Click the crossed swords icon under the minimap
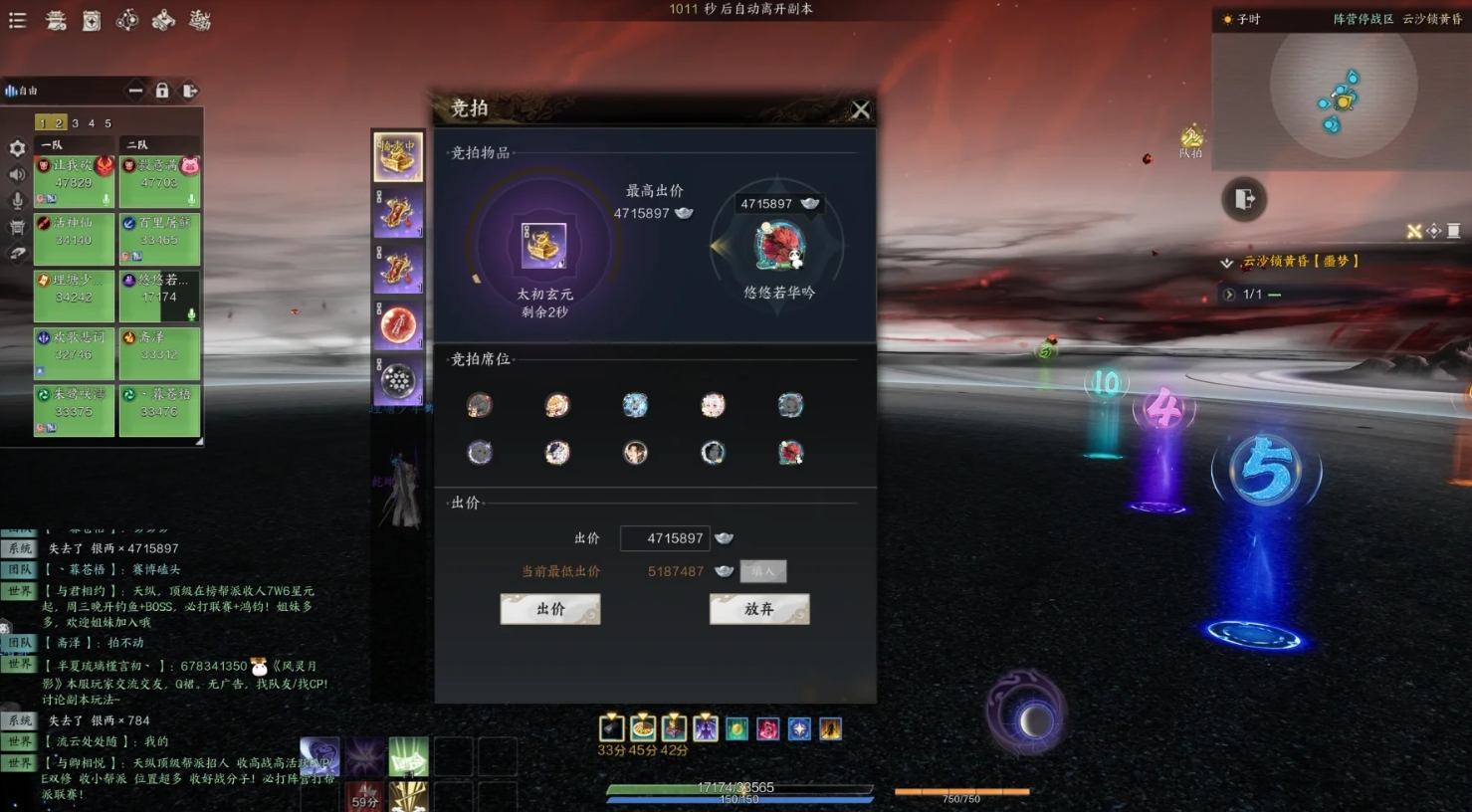This screenshot has width=1472, height=812. click(x=1413, y=231)
